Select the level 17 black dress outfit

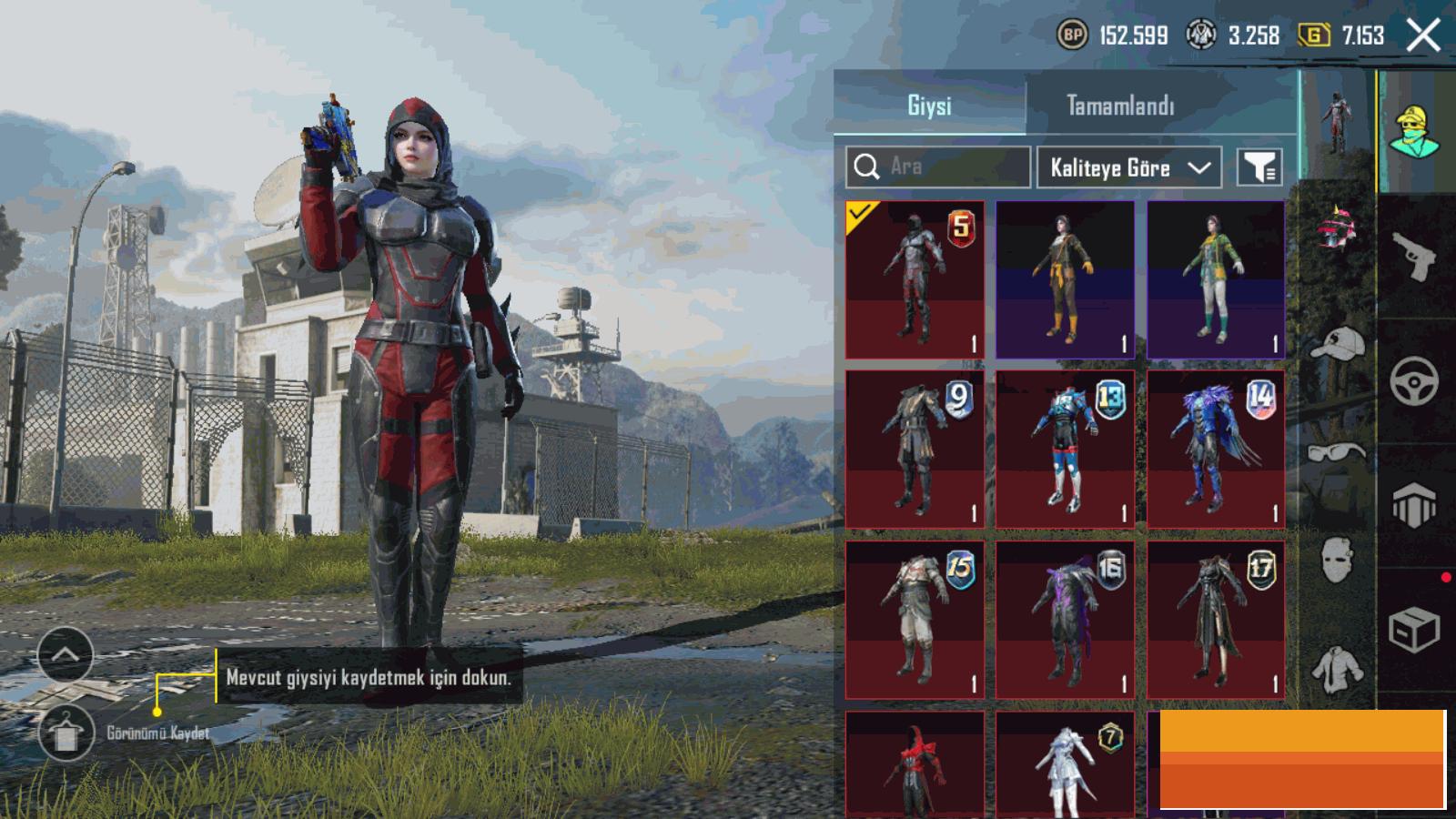pyautogui.click(x=1216, y=619)
